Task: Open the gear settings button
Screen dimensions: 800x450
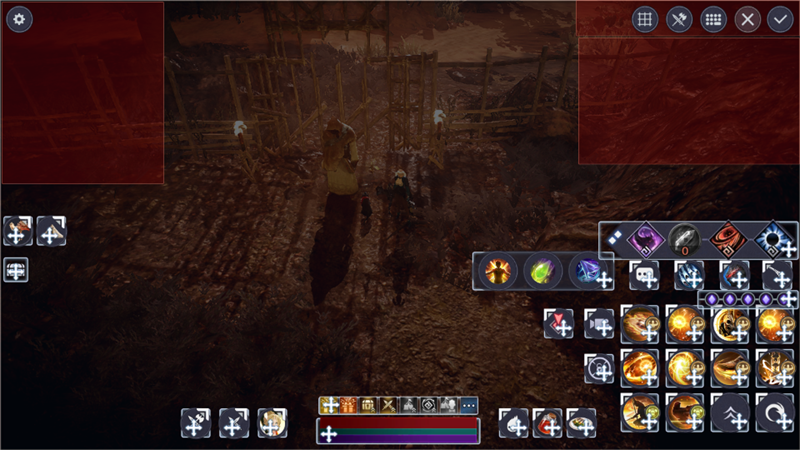Action: click(x=20, y=20)
